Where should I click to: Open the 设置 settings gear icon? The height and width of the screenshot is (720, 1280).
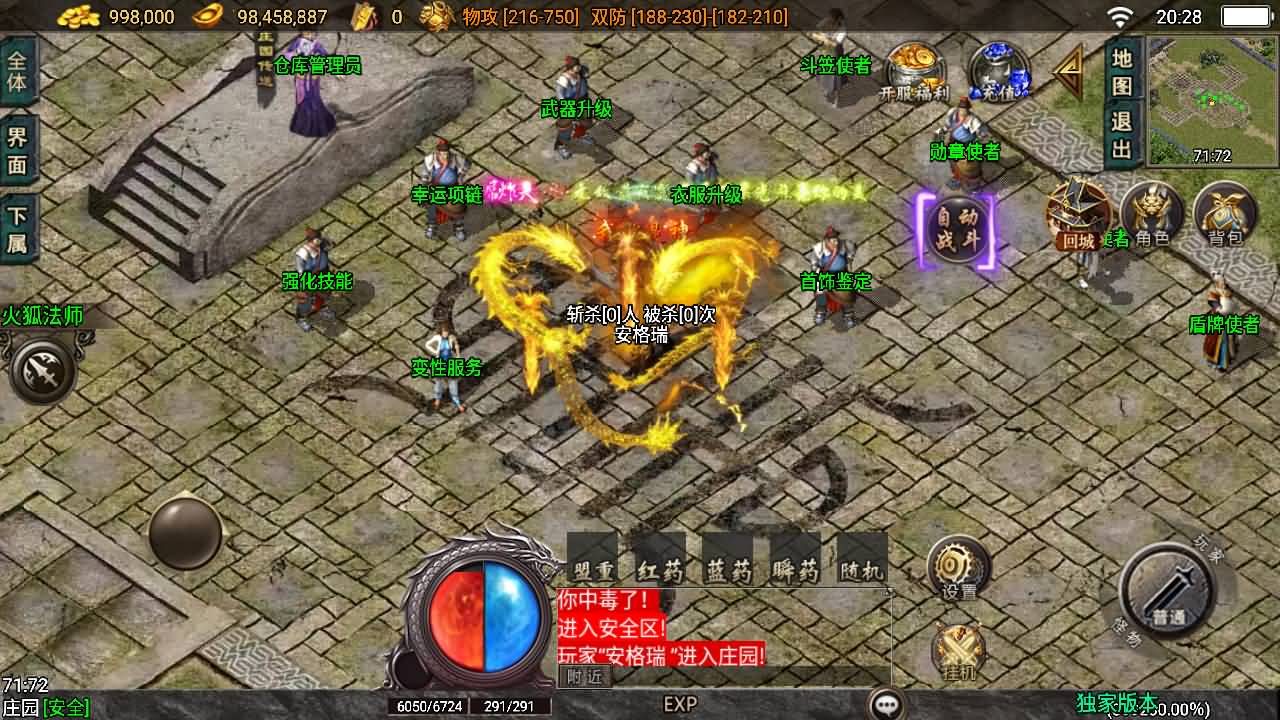pos(955,565)
